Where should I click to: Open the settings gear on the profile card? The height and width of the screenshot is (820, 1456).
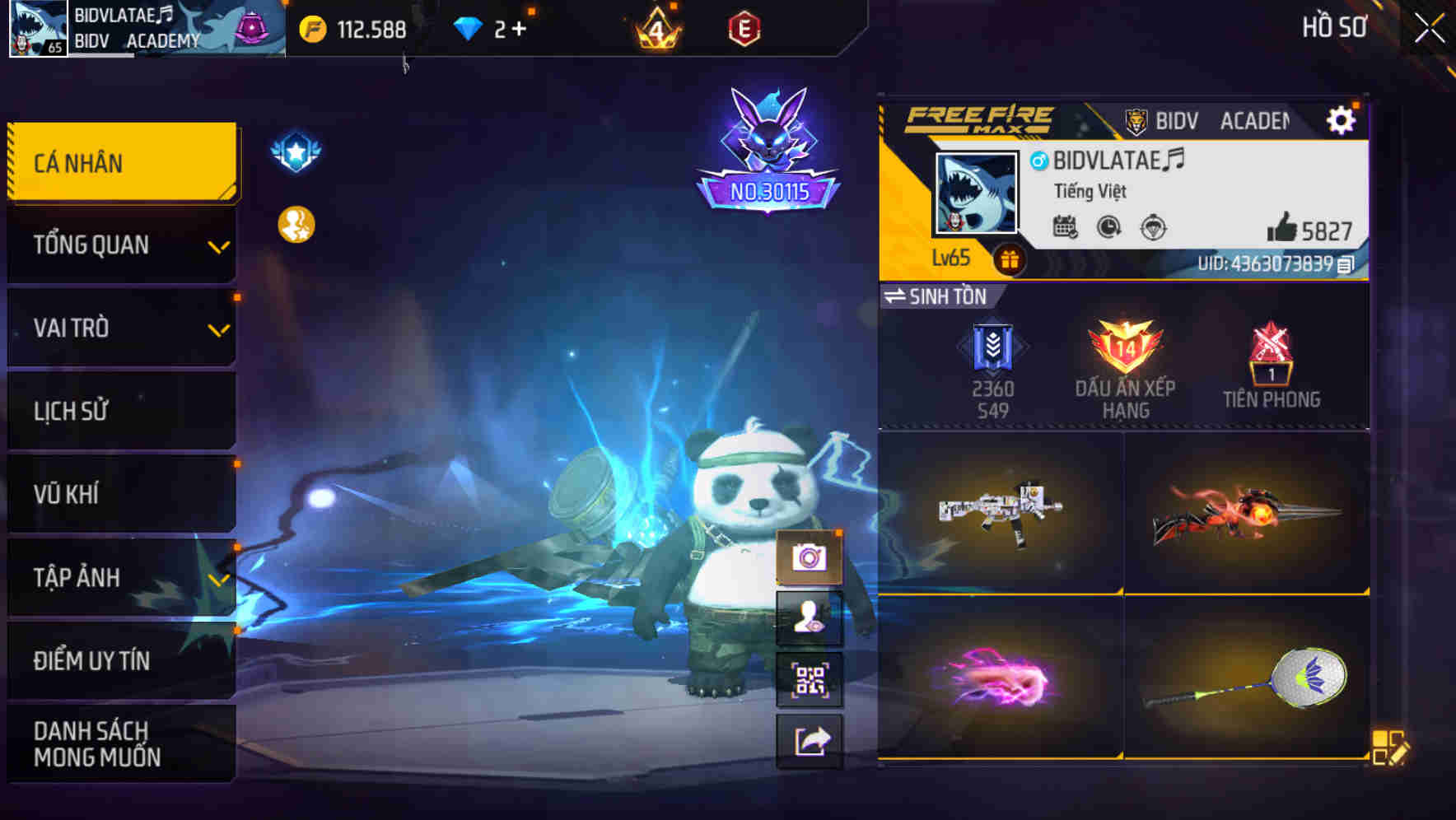pos(1342,119)
